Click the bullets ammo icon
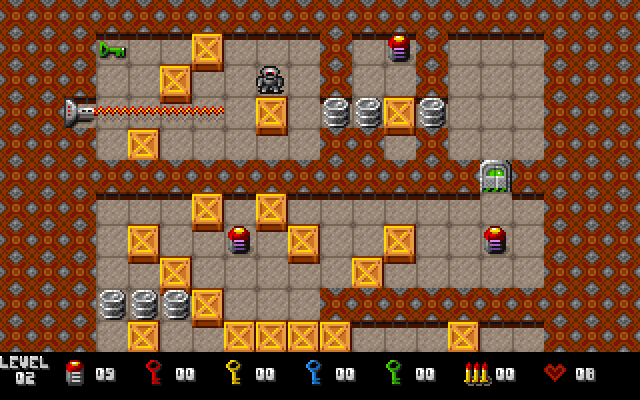 [x=476, y=373]
